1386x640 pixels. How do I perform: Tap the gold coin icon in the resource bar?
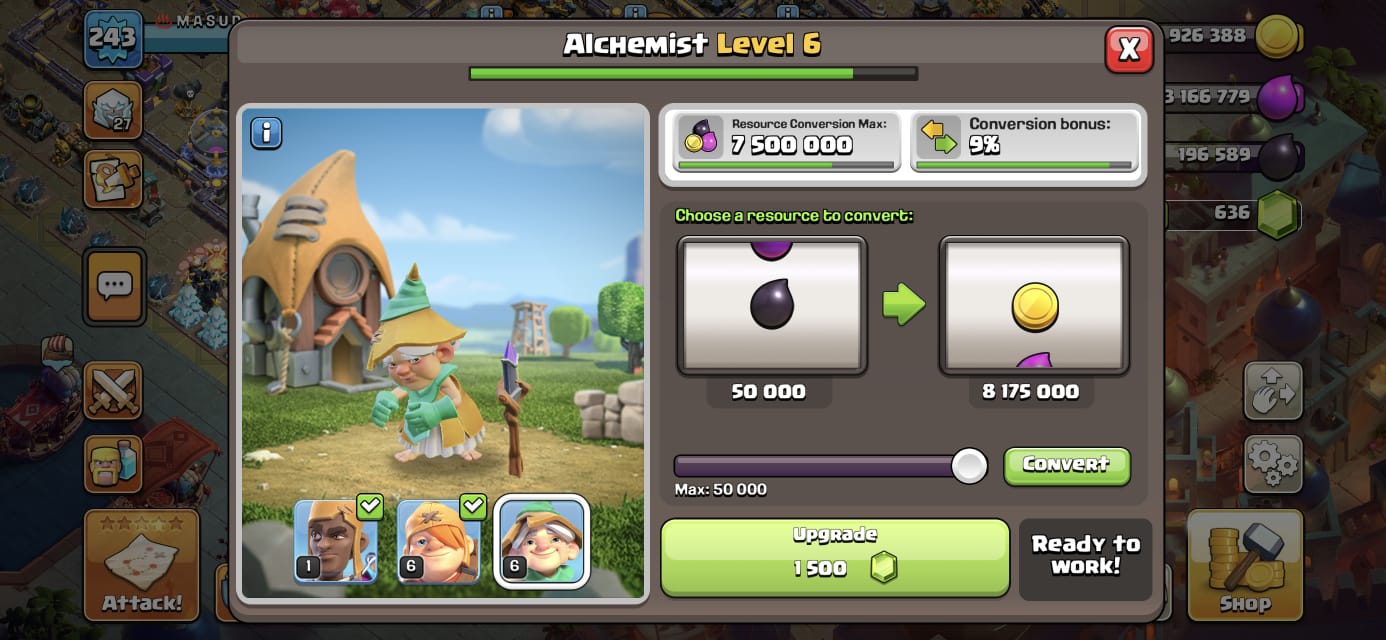pos(1277,38)
